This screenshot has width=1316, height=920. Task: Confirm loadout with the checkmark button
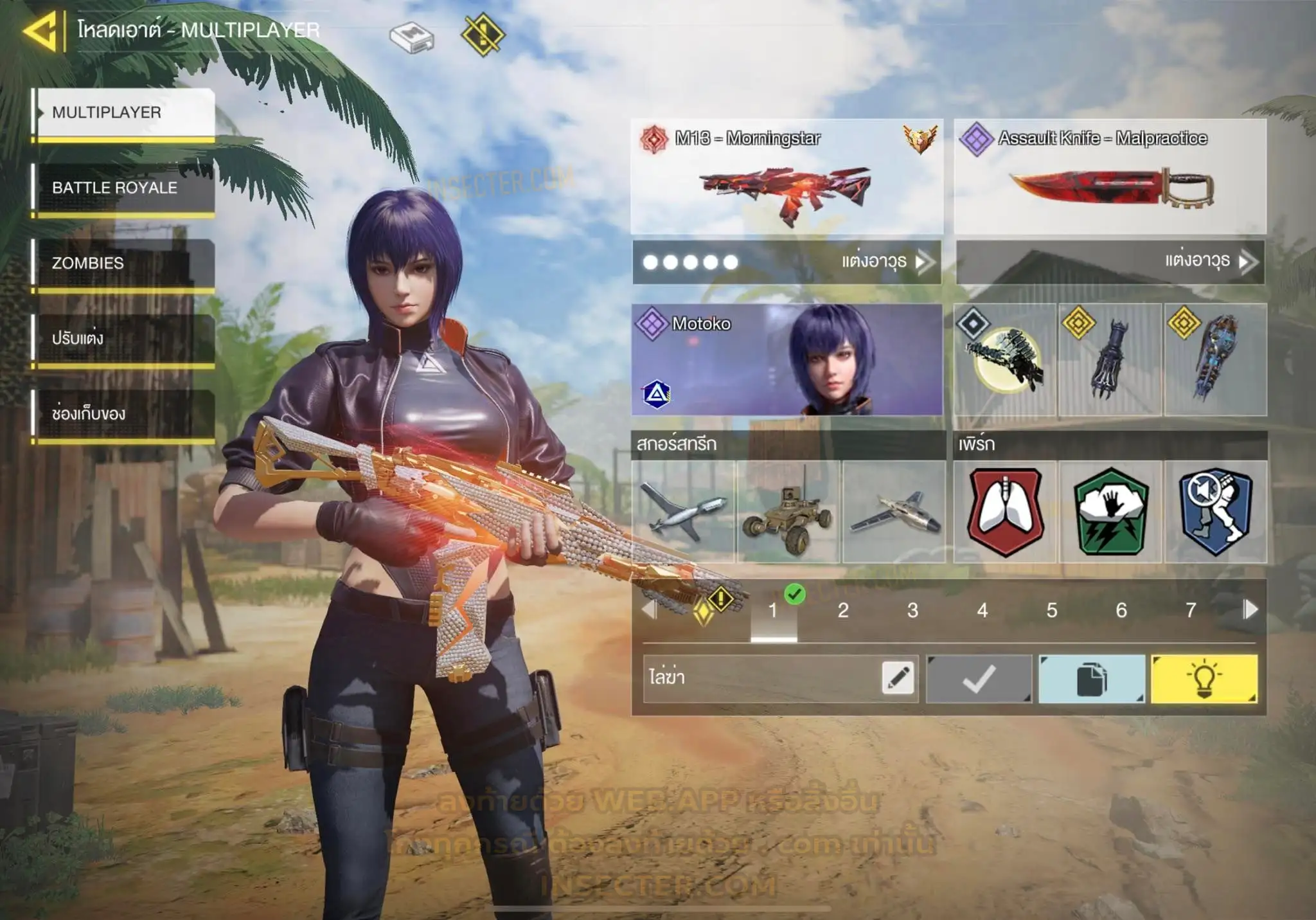pos(979,679)
